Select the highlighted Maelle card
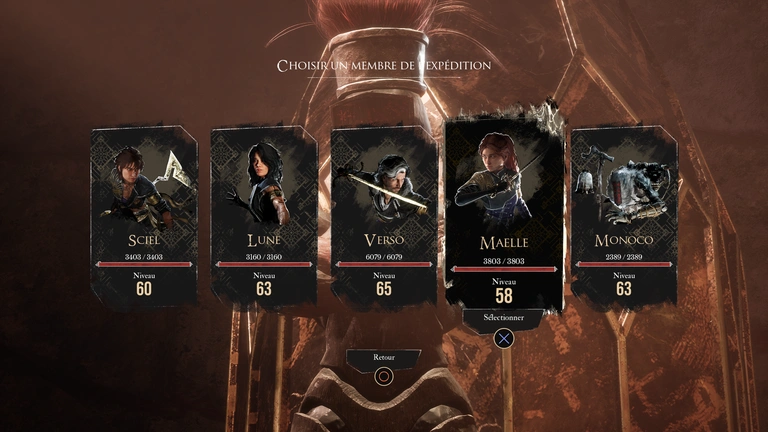 [504, 212]
